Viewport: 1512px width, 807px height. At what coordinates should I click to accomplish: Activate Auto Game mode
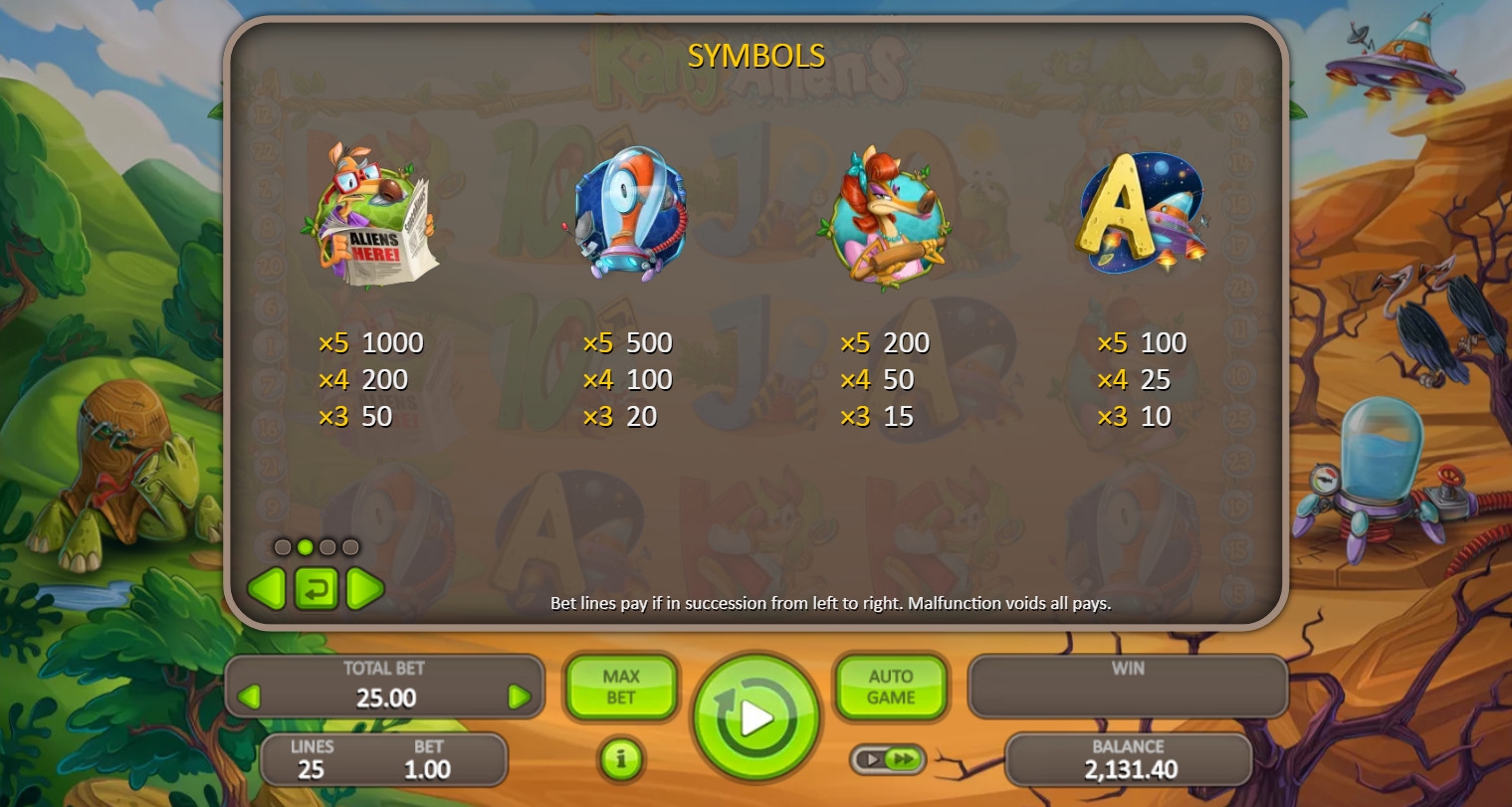[890, 687]
